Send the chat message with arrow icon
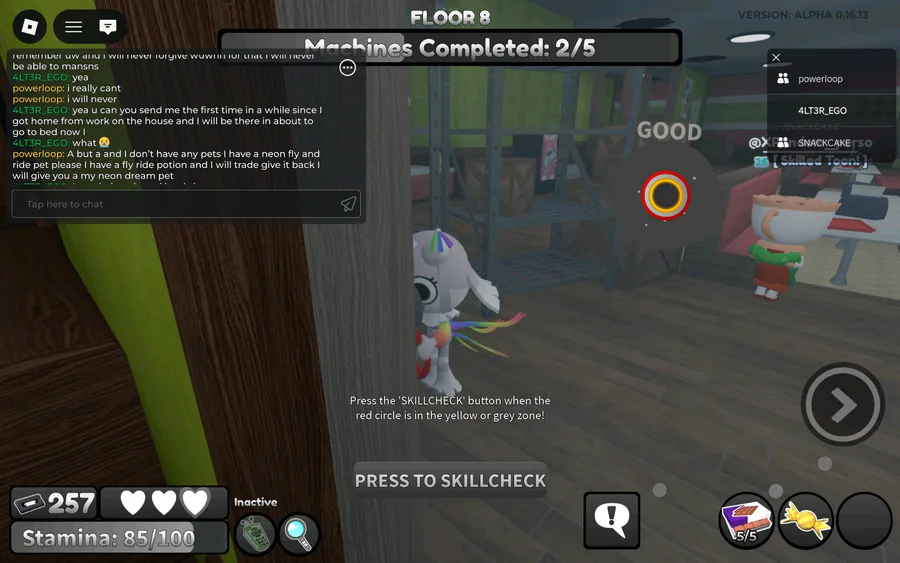Viewport: 900px width, 563px height. pyautogui.click(x=348, y=204)
